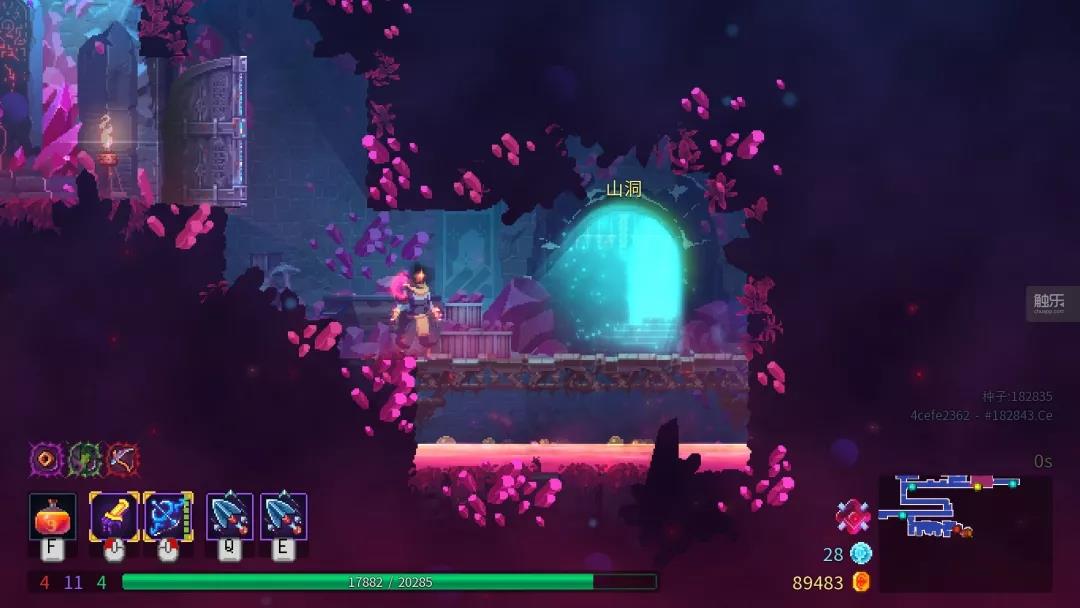Activate the throwing knives skill bound to Q

click(230, 517)
